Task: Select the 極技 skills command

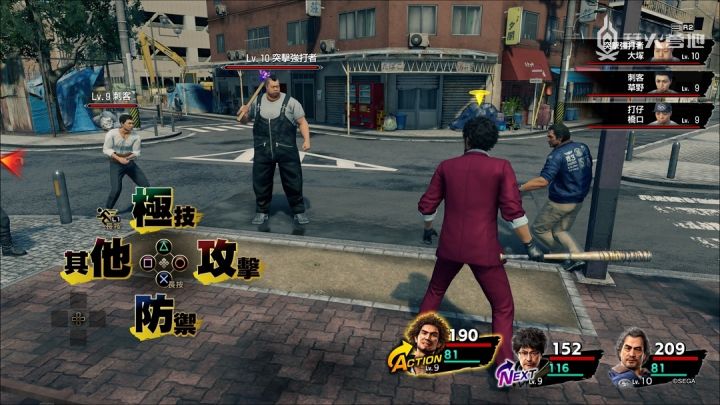Action: click(165, 216)
